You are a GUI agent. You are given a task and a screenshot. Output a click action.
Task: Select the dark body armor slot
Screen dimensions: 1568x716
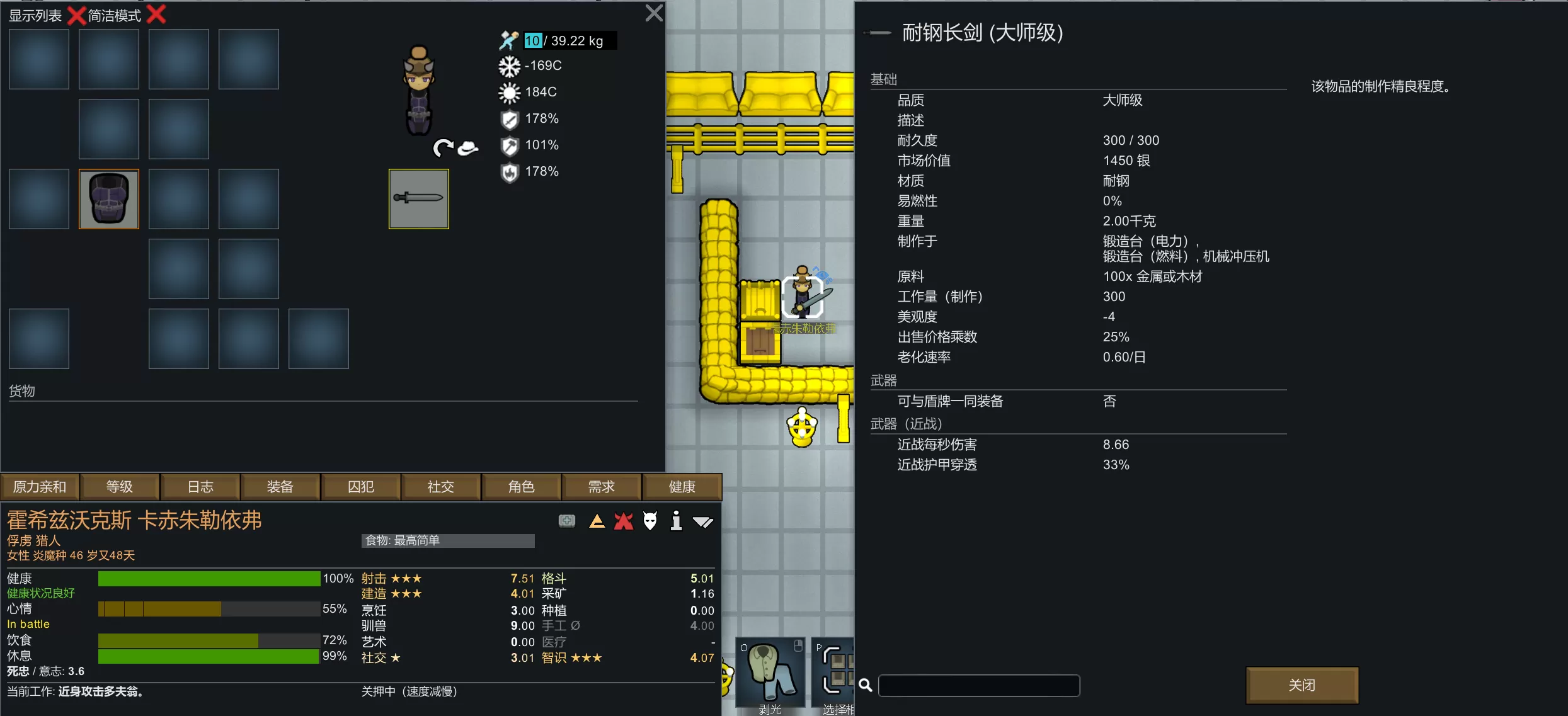click(x=108, y=198)
